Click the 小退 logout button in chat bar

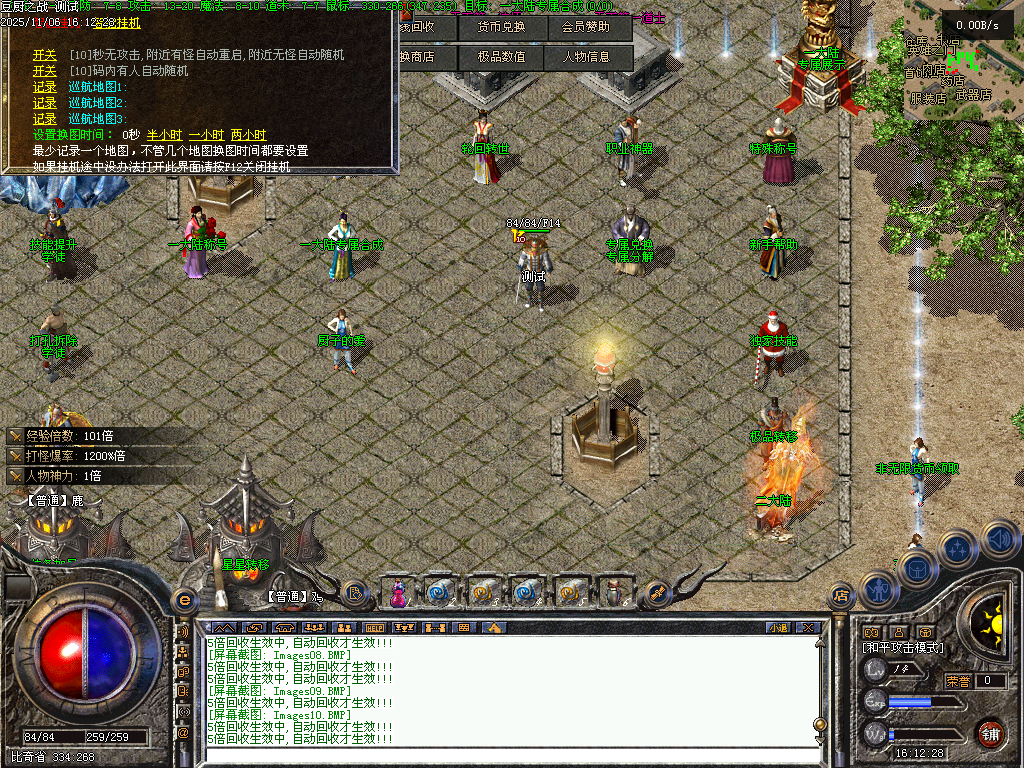[x=778, y=628]
